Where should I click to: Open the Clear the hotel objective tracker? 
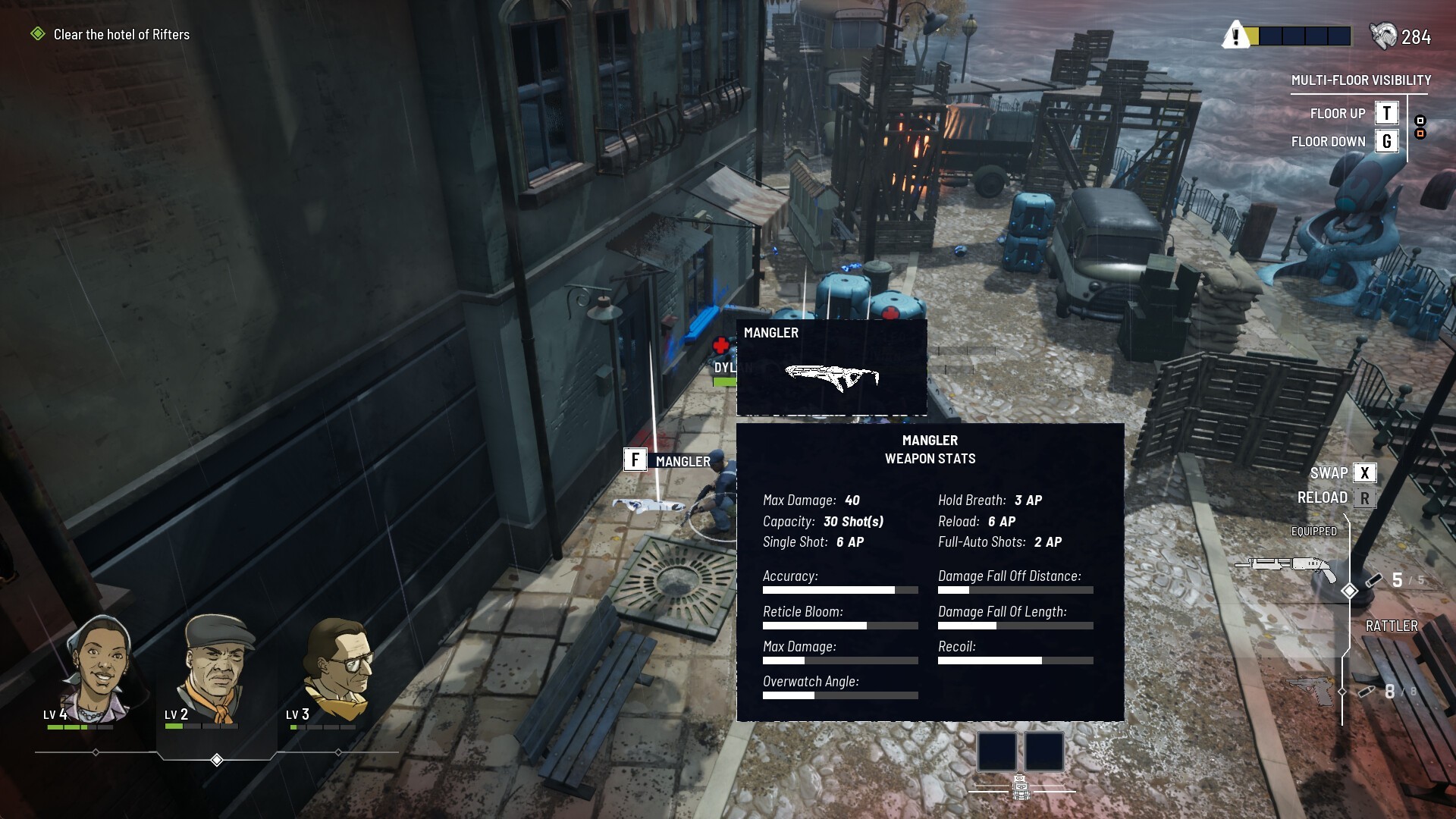tap(121, 34)
